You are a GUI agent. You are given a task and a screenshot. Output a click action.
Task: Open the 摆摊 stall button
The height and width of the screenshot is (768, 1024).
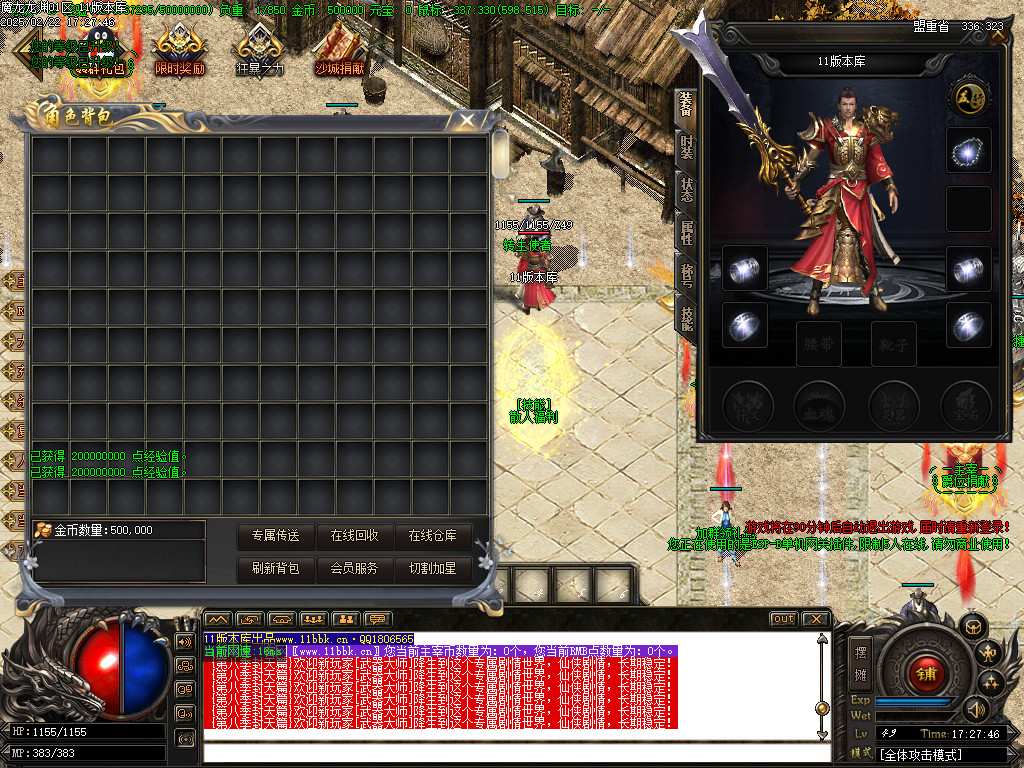[x=861, y=661]
